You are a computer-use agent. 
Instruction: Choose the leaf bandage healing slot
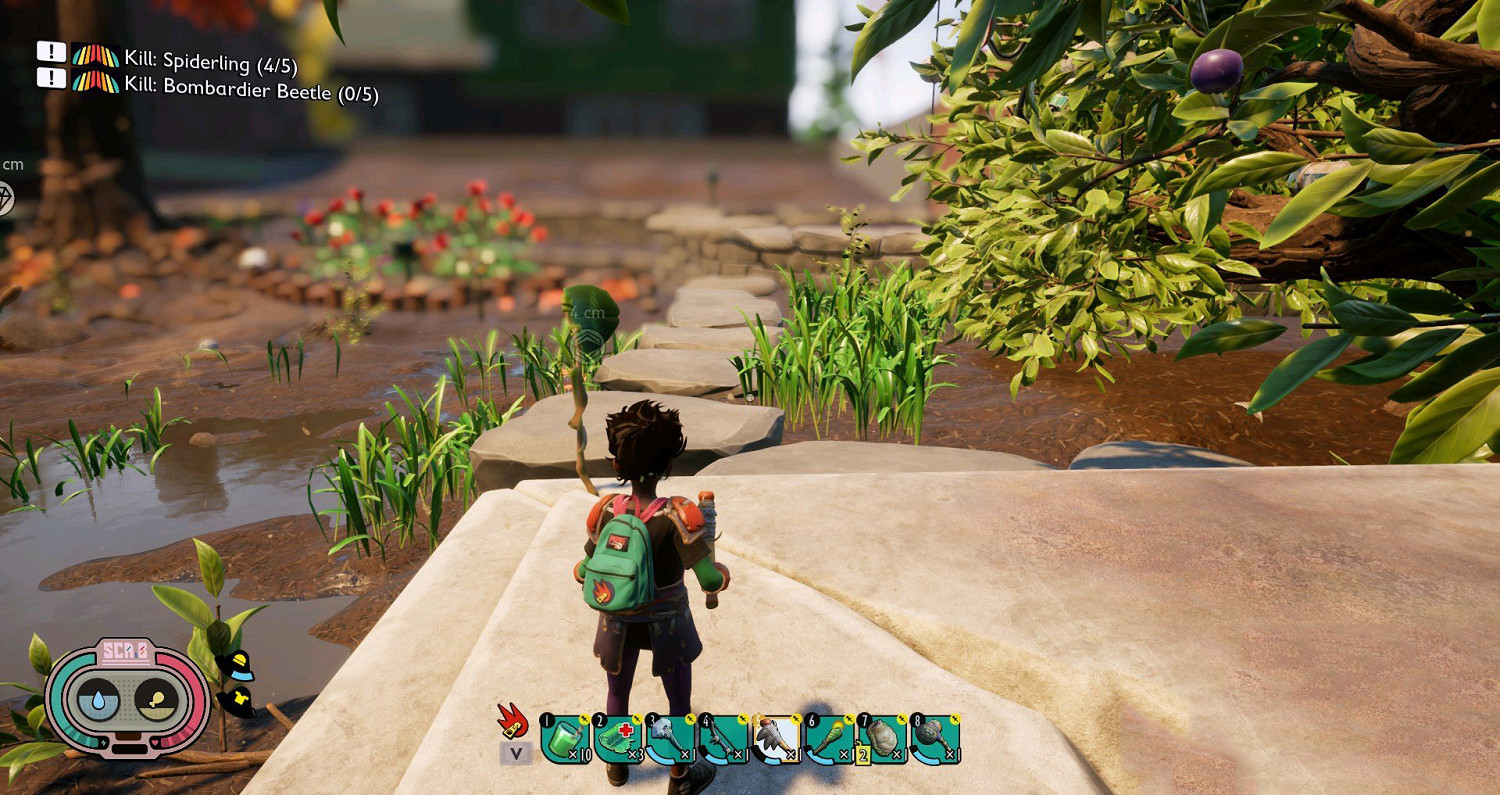coord(618,741)
